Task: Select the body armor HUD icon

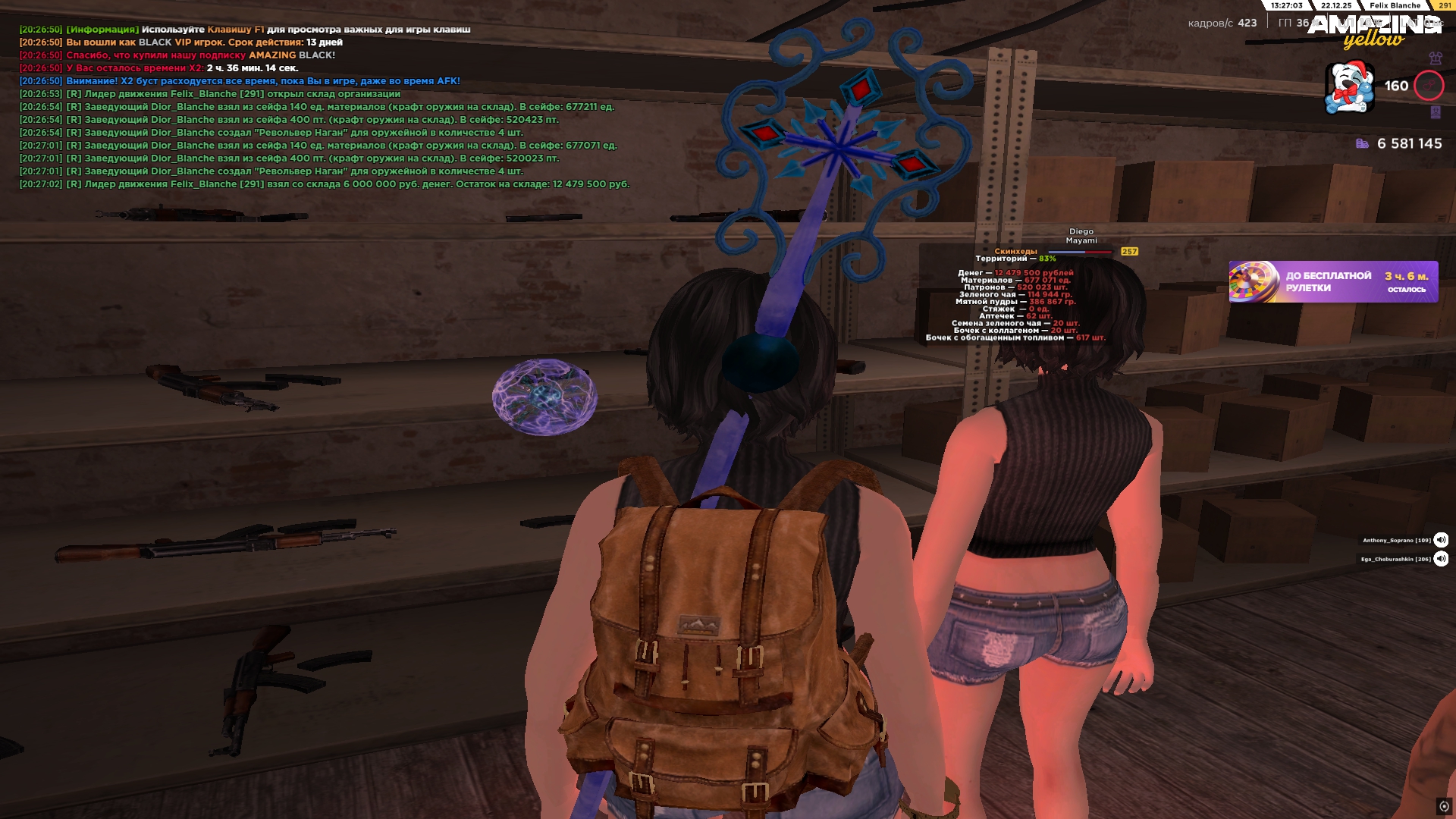Action: point(1435,58)
